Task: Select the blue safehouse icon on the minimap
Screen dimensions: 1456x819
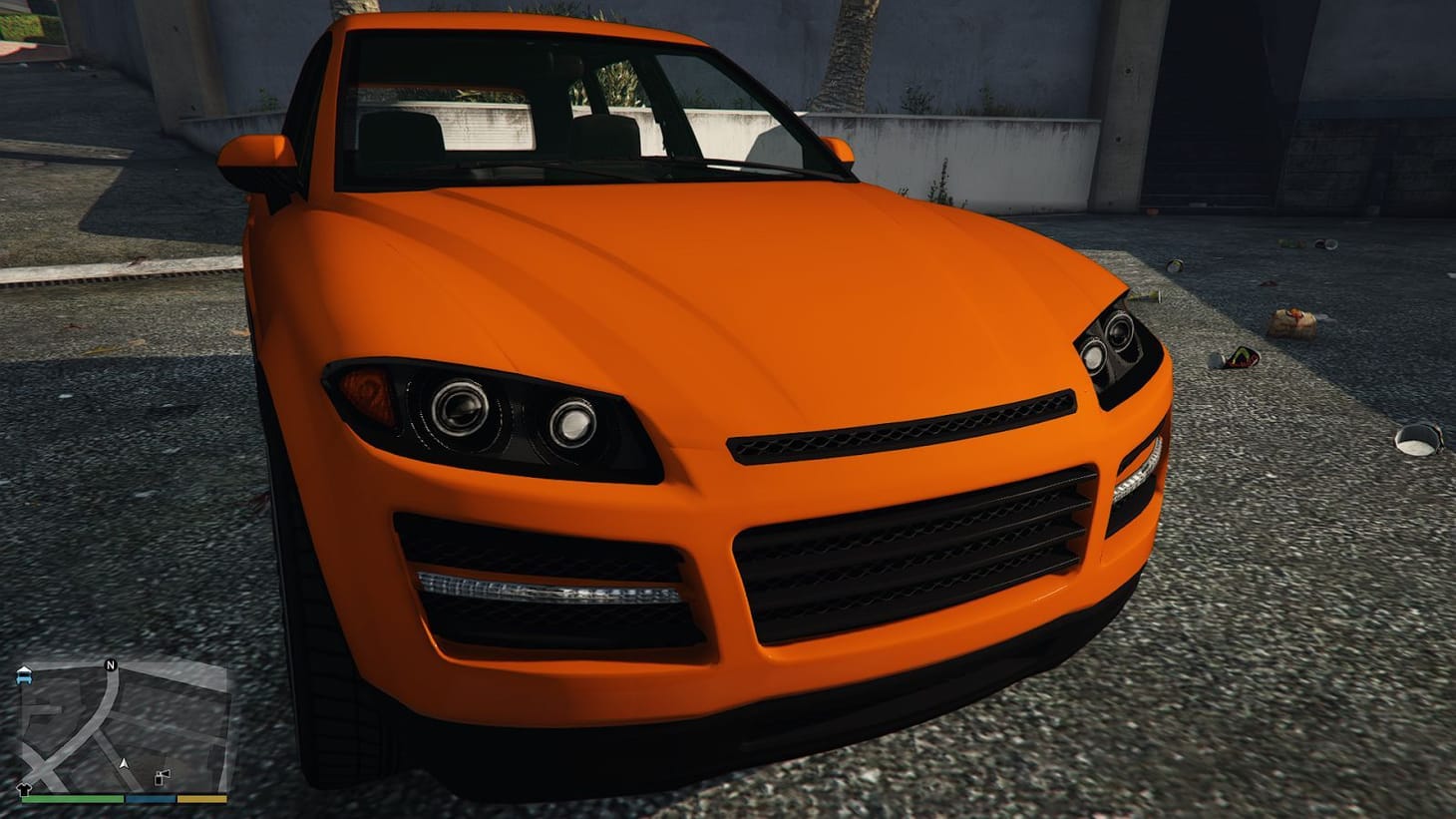Action: (24, 675)
